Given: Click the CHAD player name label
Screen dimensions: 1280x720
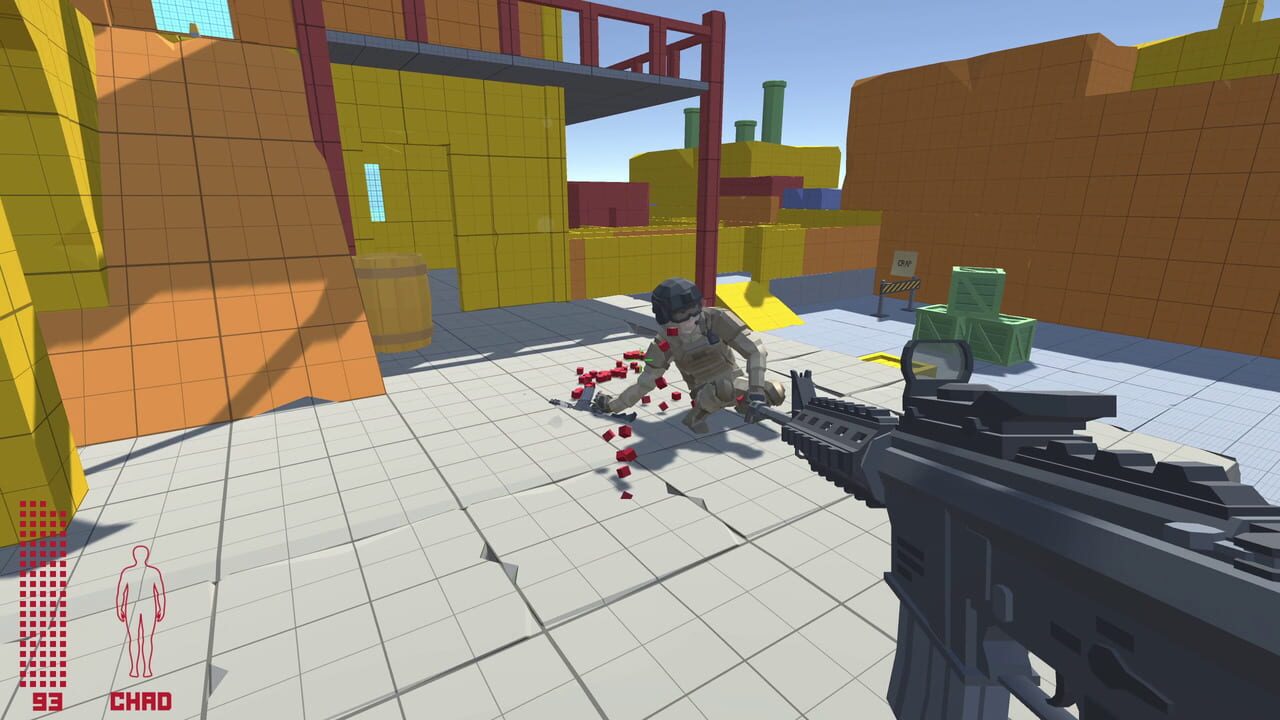Looking at the screenshot, I should click(x=141, y=701).
